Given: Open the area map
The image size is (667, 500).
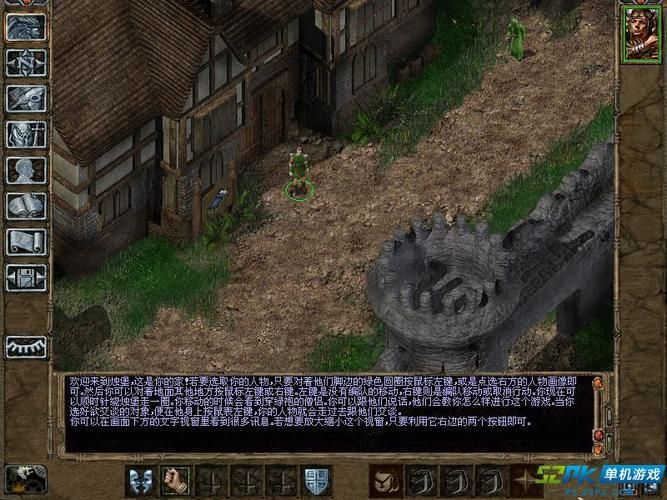Looking at the screenshot, I should coord(26,63).
